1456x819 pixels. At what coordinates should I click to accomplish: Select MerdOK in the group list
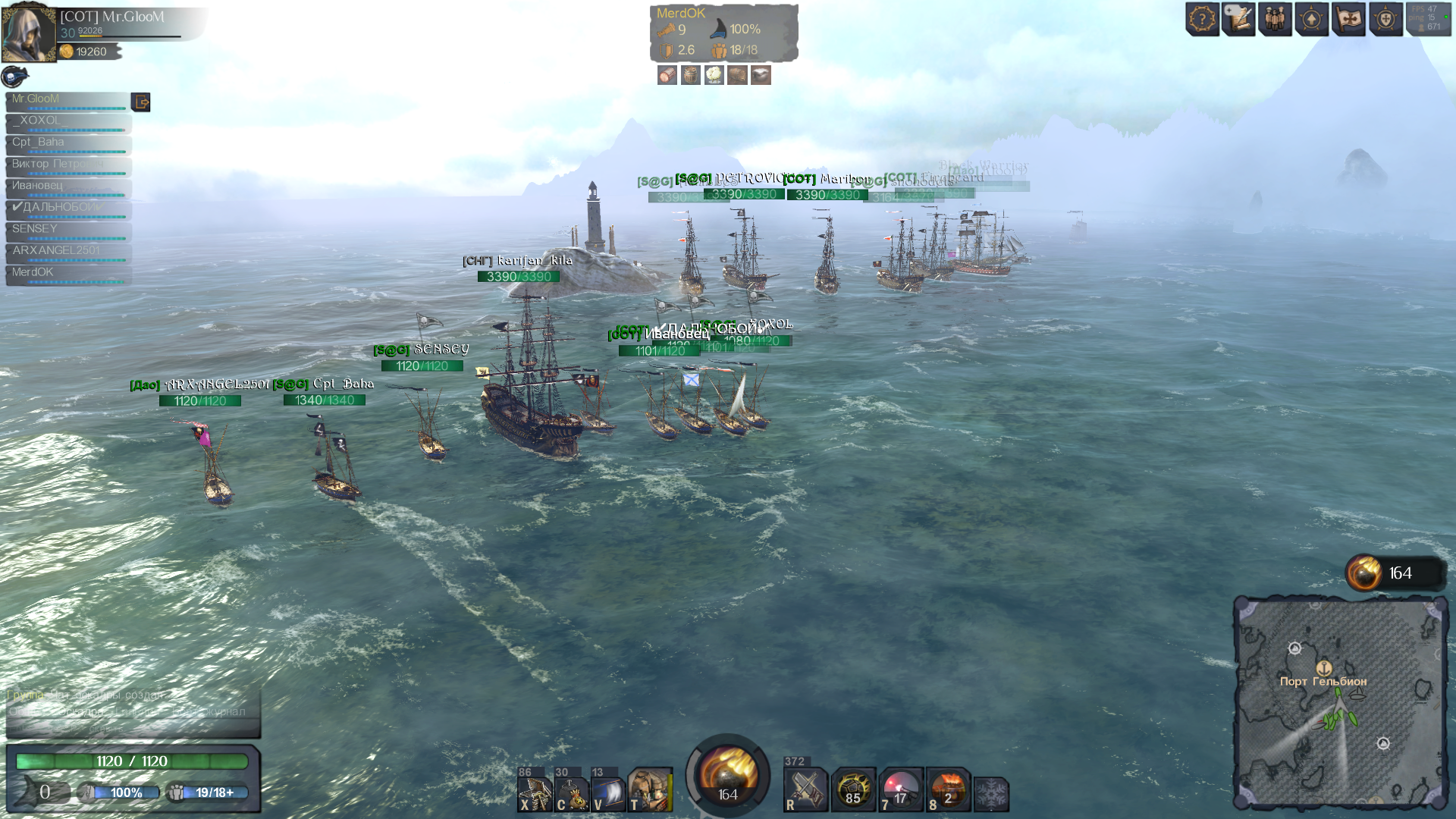[x=68, y=273]
